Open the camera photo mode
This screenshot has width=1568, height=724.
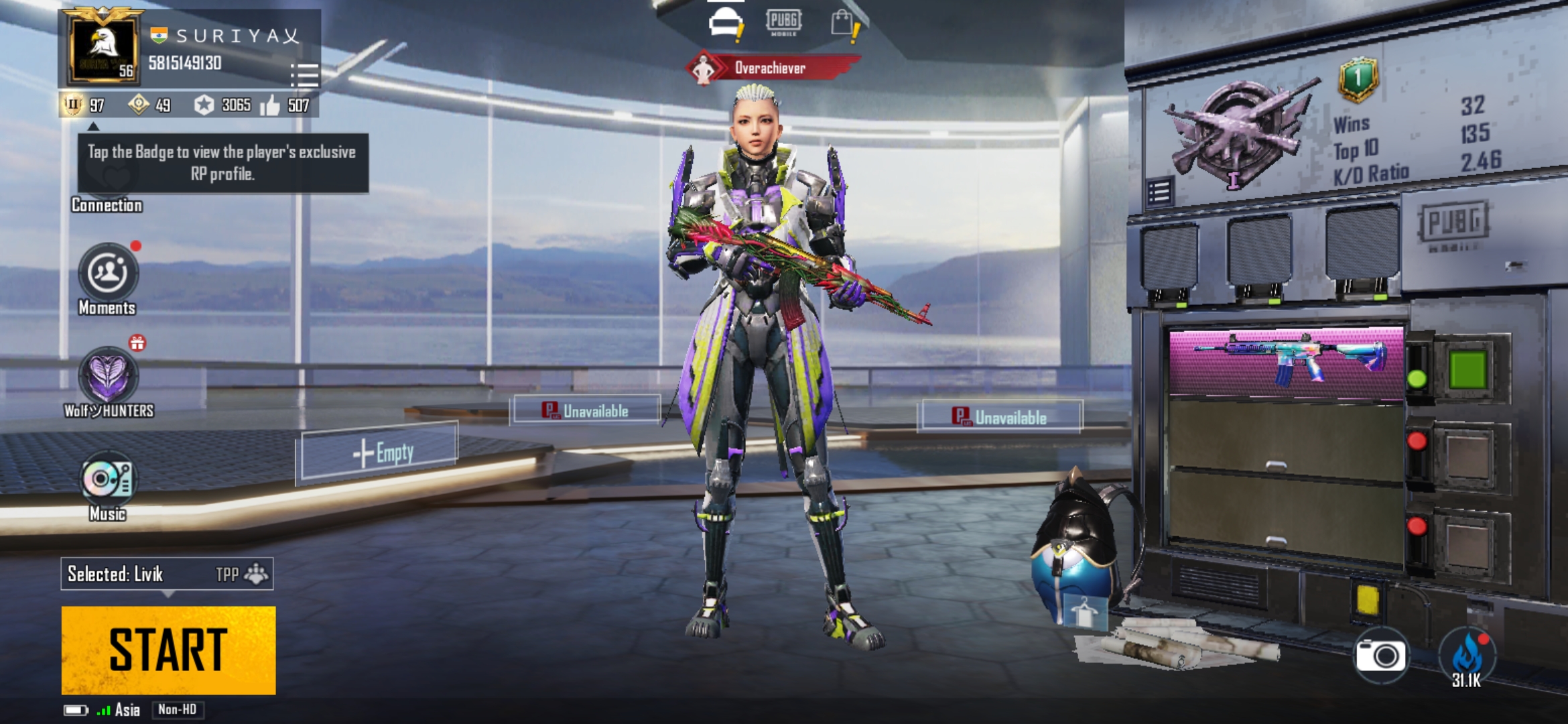pyautogui.click(x=1380, y=656)
